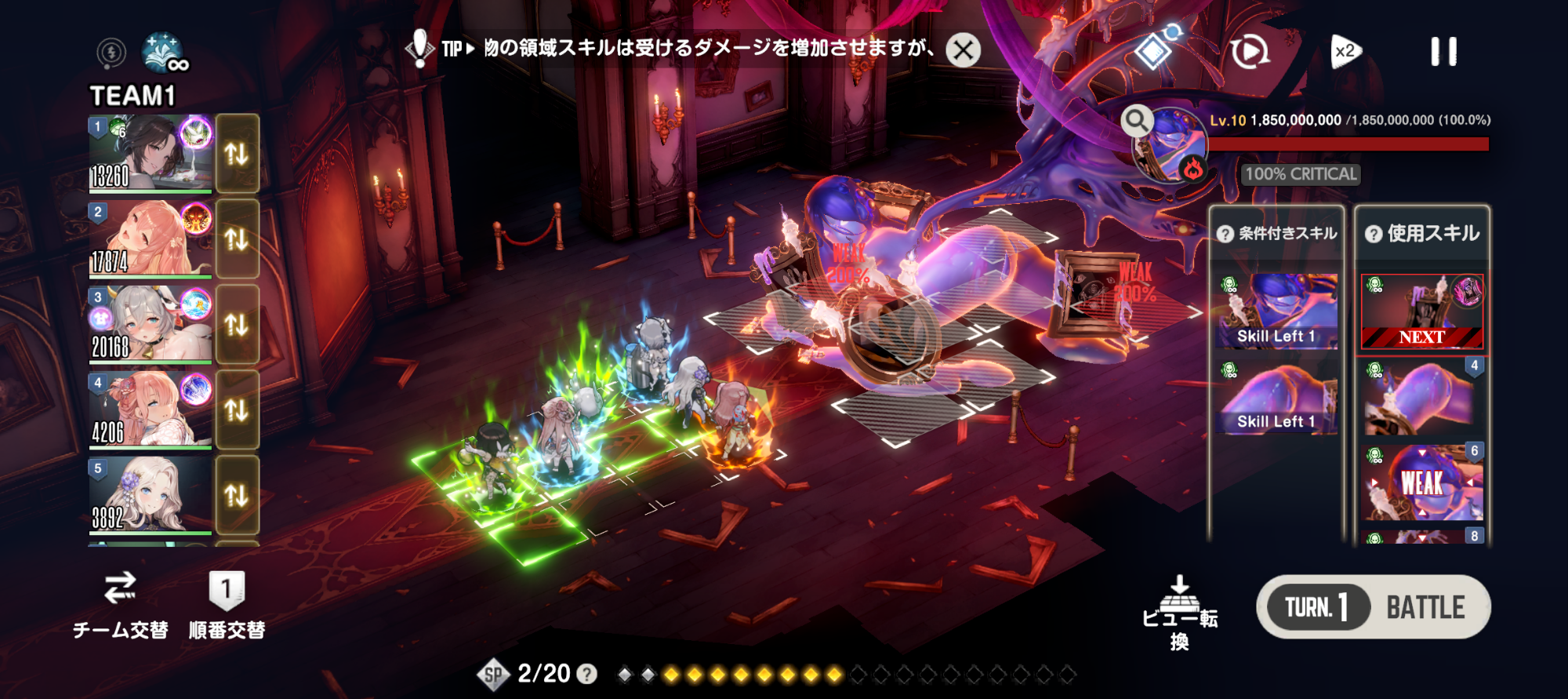View the boss skill marked WEAK

coord(1422,482)
